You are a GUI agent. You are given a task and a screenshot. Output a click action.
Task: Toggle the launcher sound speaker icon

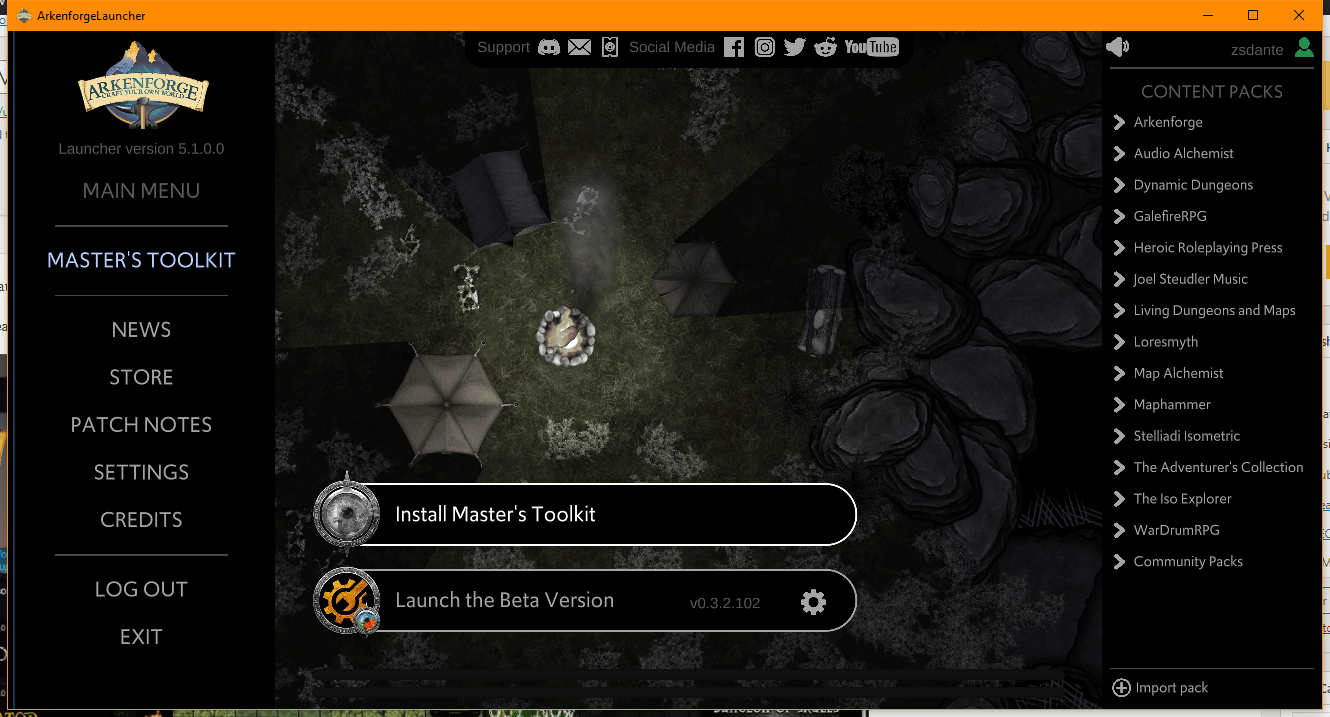pos(1117,47)
